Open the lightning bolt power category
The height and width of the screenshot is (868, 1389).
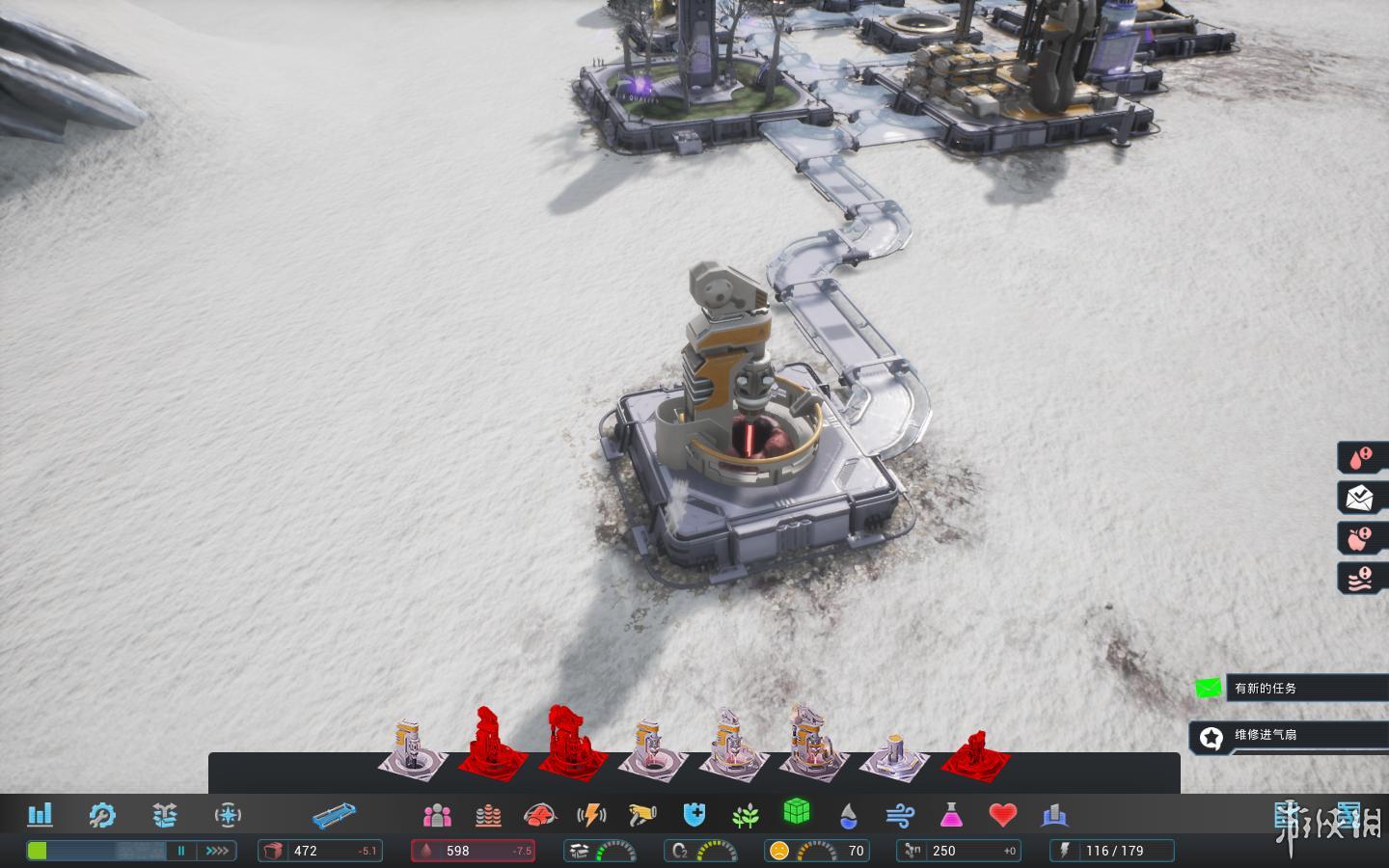tap(591, 816)
